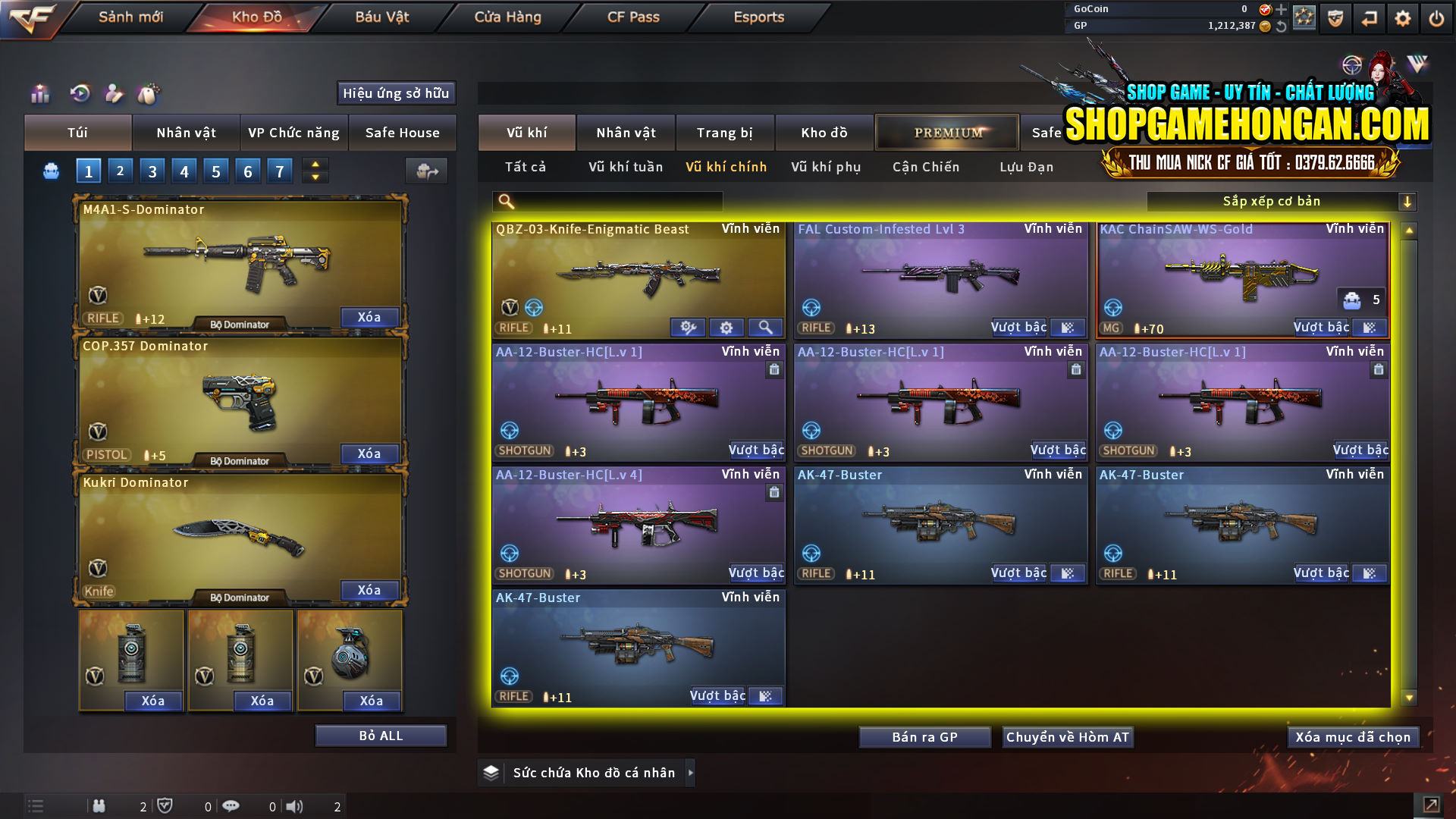Click the Bán ra GP button
The width and height of the screenshot is (1456, 819).
pyautogui.click(x=924, y=736)
